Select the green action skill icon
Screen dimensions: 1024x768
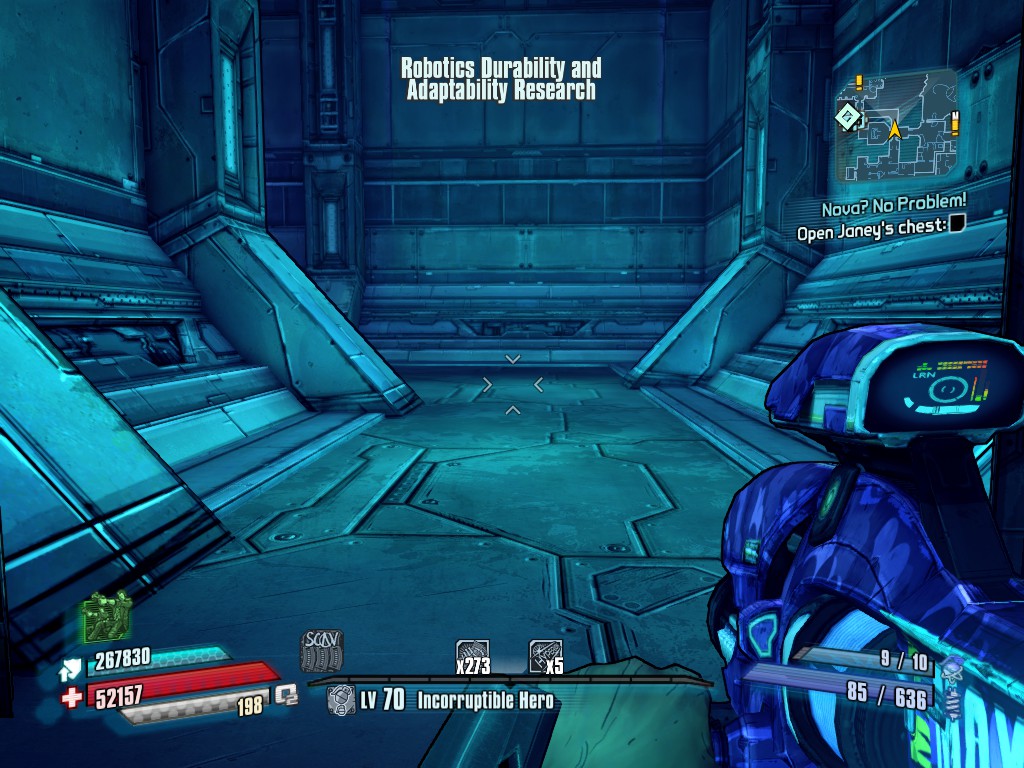[106, 616]
